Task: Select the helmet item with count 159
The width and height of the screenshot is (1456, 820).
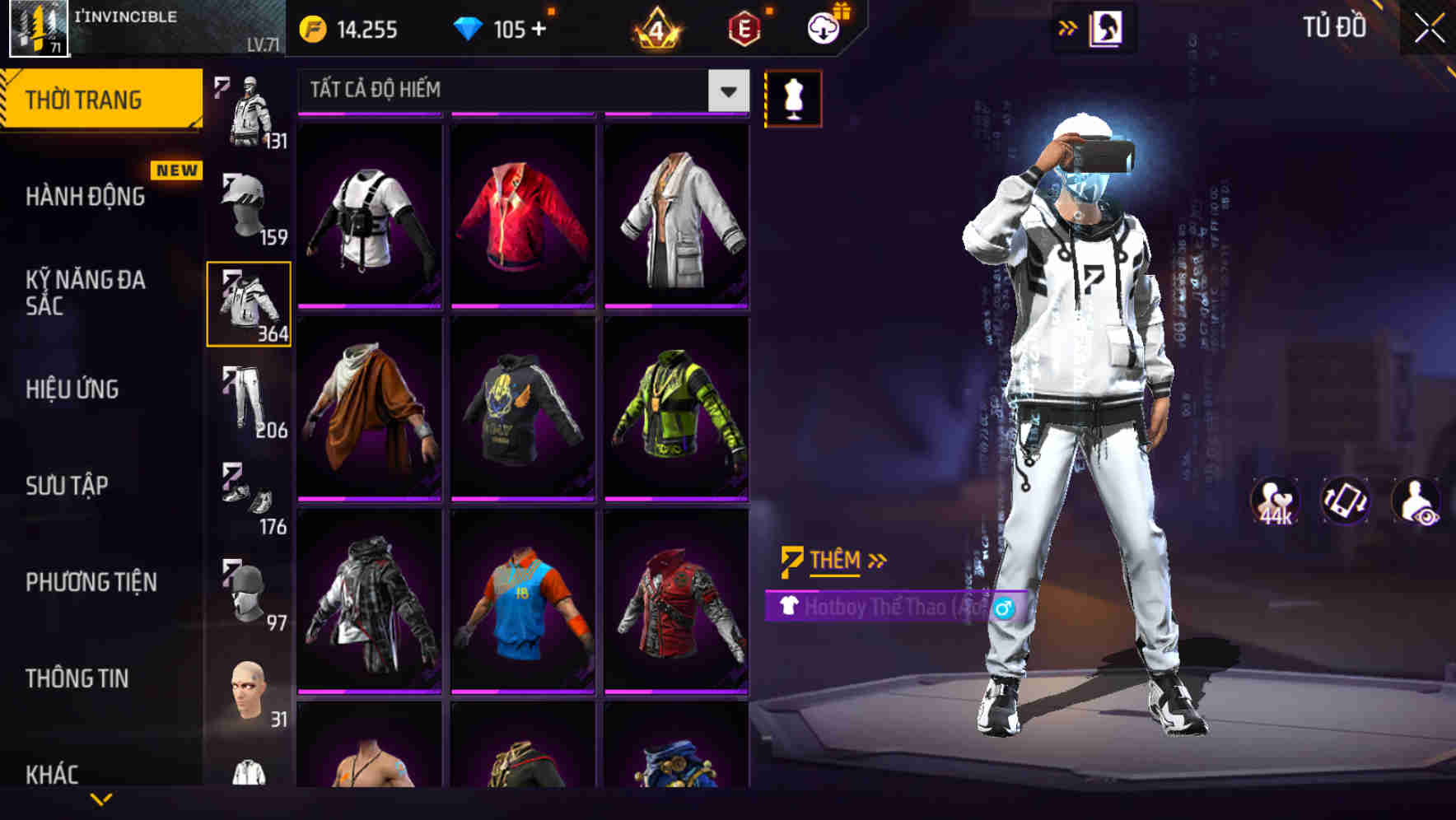Action: tap(247, 206)
